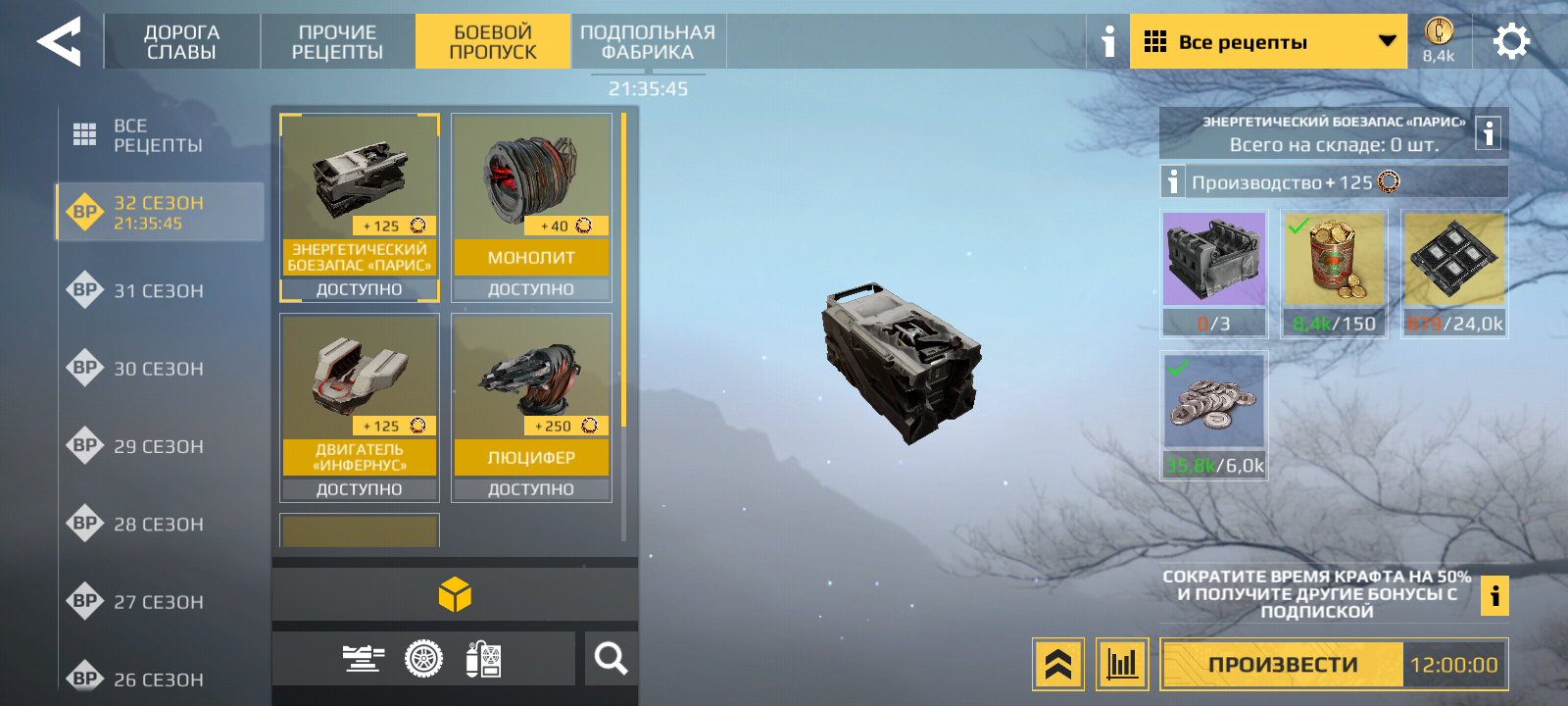
Task: Open the Все рецепты dropdown
Action: 1267,42
